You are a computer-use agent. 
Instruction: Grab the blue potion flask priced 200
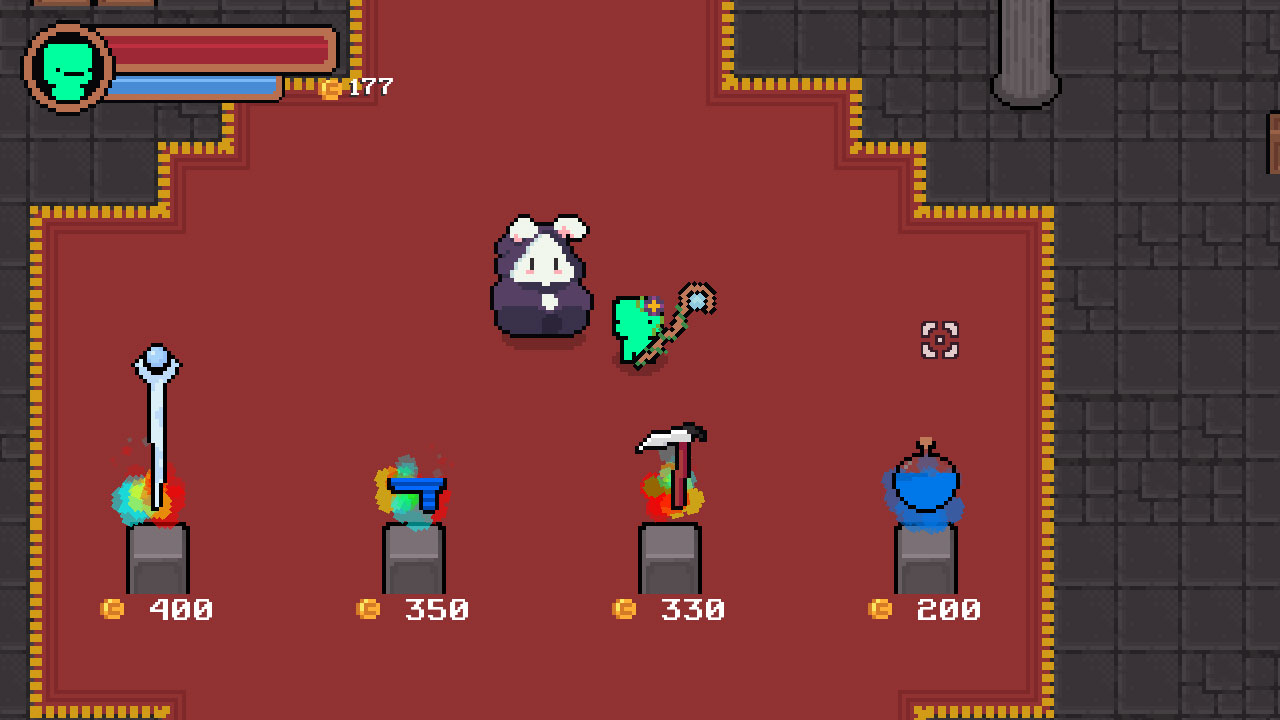point(925,485)
